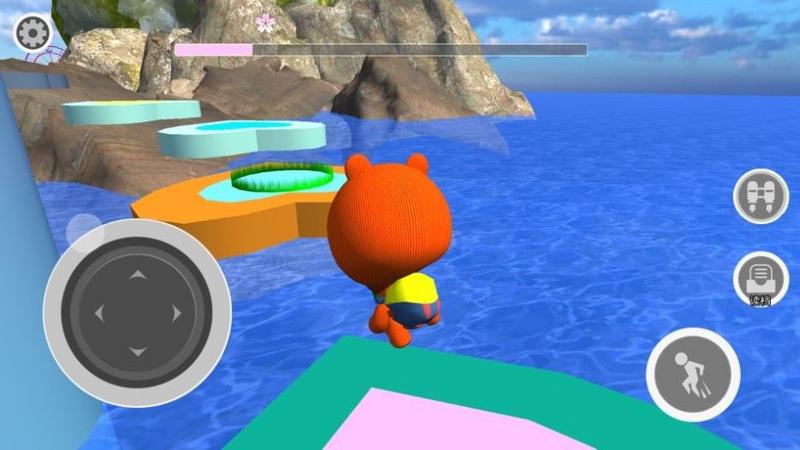800x450 pixels.
Task: Tap the up arrow on the joystick
Action: coord(138,274)
